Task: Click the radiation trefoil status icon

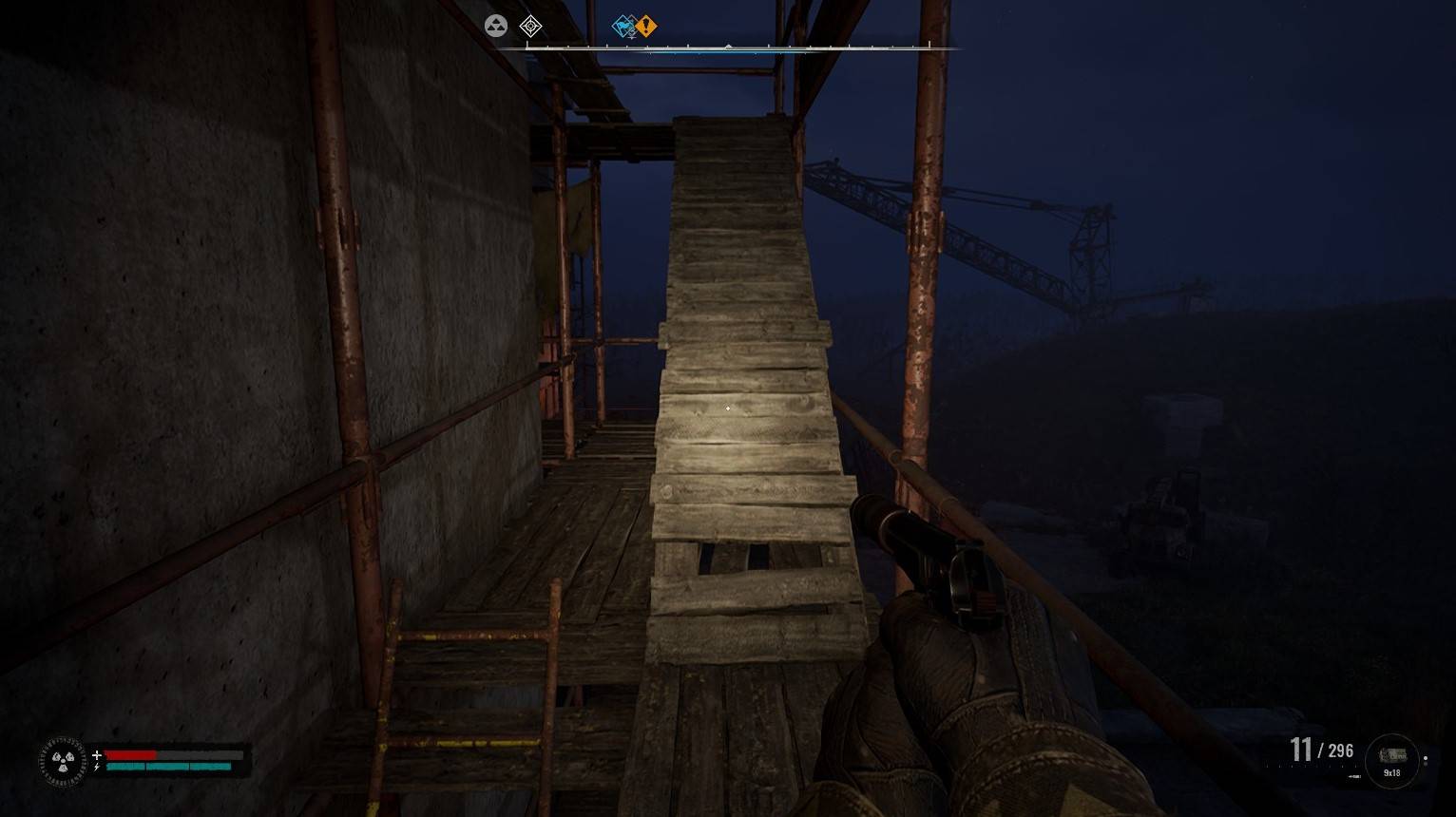Action: (x=63, y=761)
